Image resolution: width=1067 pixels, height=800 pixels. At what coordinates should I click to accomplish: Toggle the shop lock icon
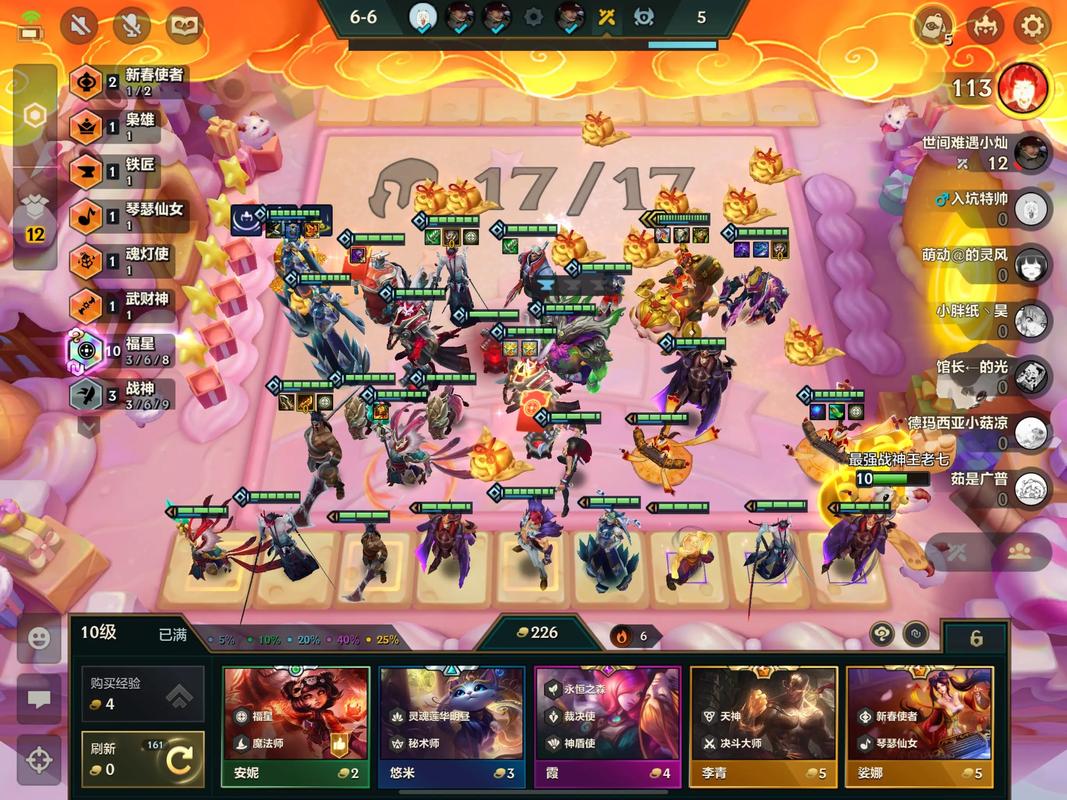pos(976,638)
